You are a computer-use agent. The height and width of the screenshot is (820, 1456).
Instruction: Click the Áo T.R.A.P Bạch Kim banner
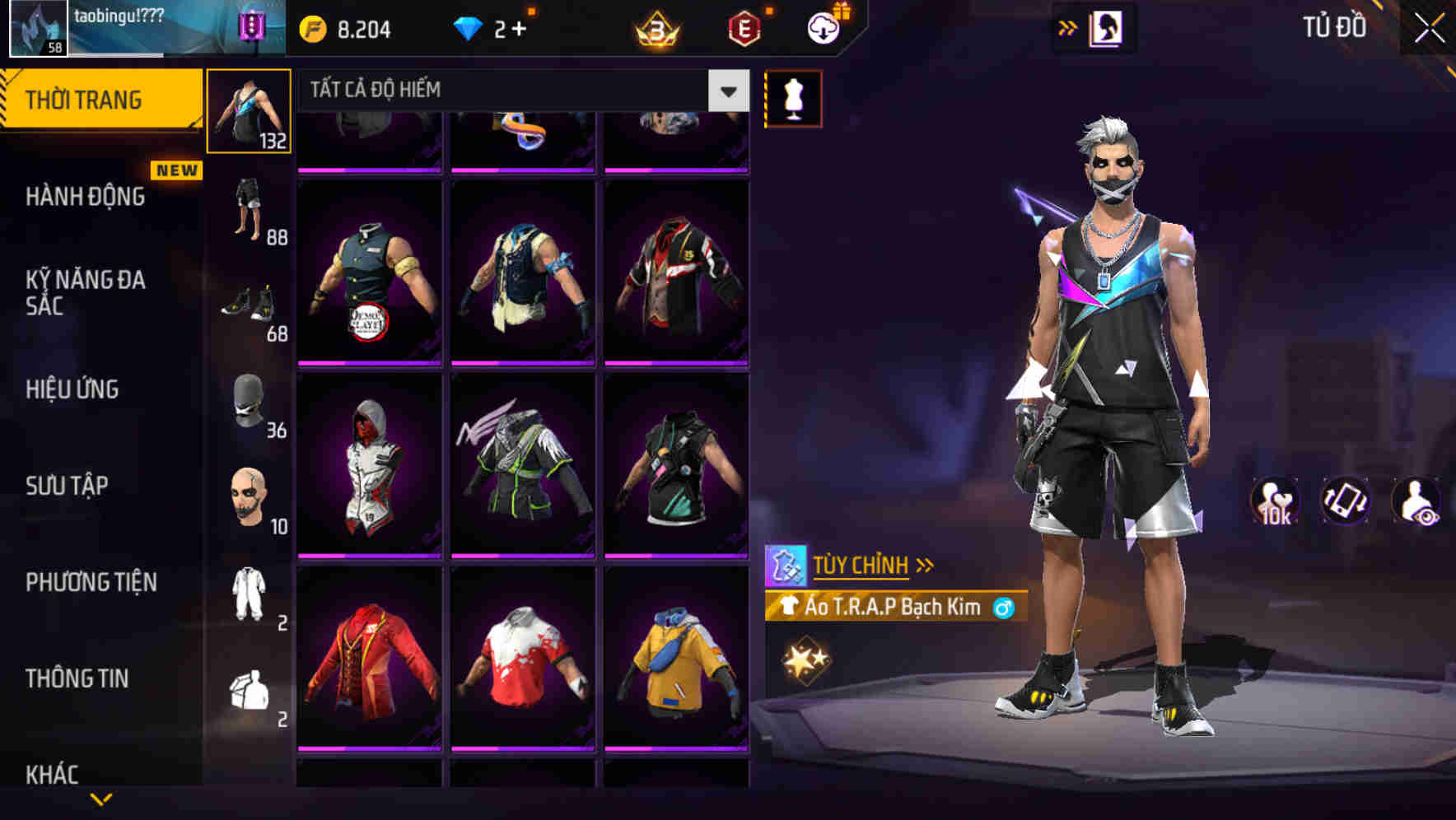(x=881, y=608)
